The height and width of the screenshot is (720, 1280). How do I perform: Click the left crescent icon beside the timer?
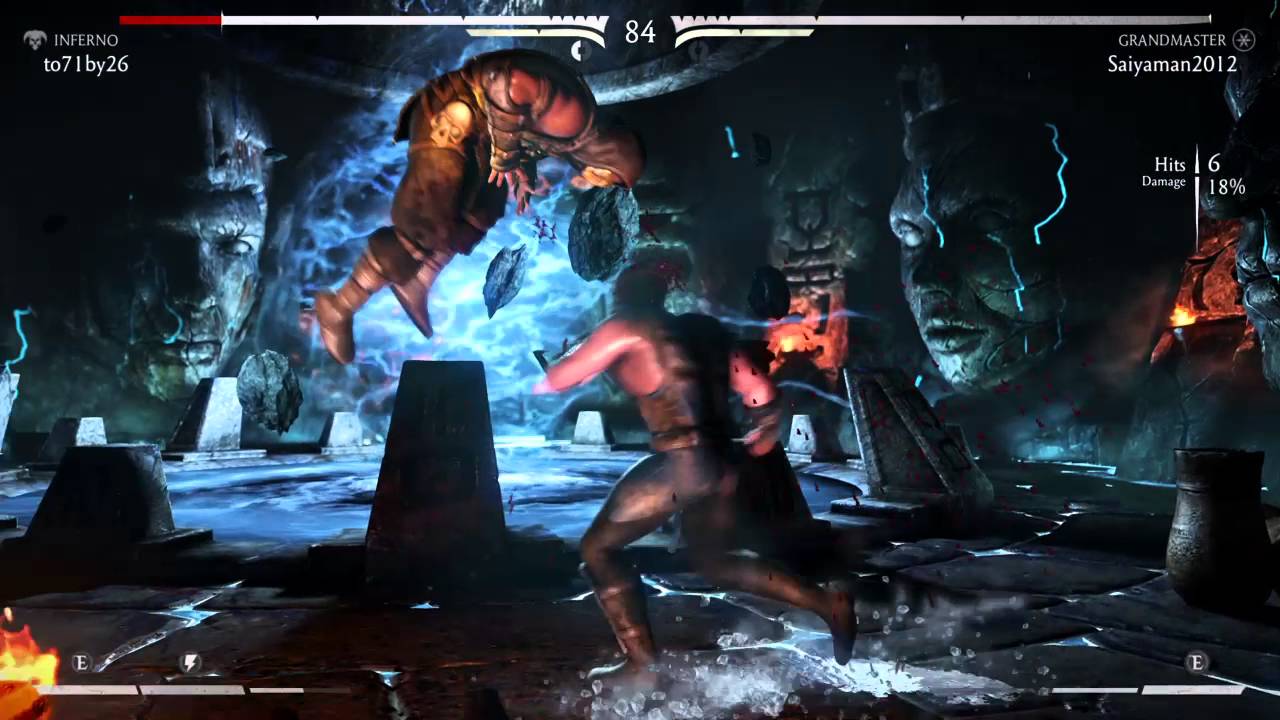tap(582, 50)
